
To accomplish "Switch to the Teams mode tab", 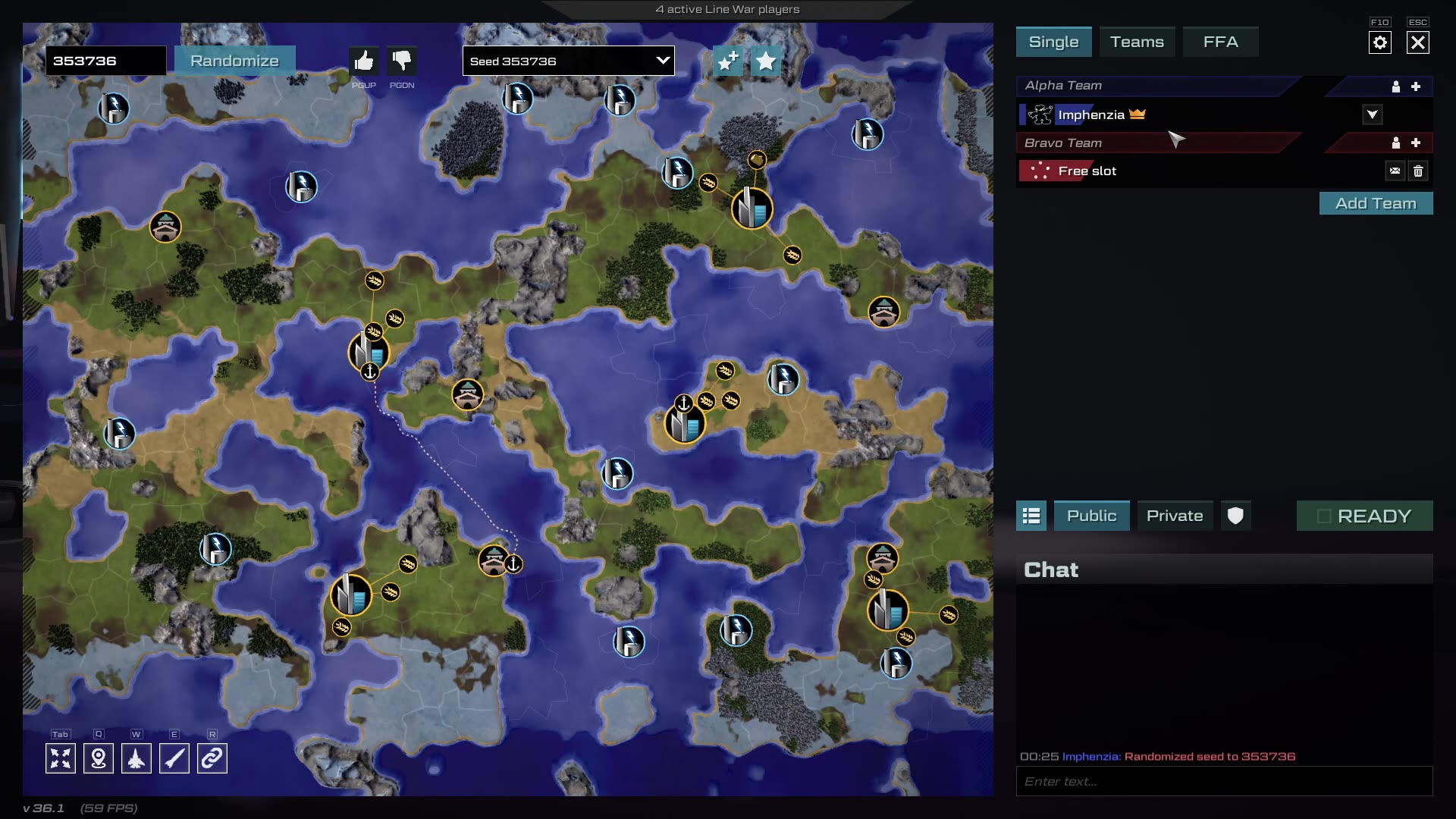I will (x=1137, y=42).
